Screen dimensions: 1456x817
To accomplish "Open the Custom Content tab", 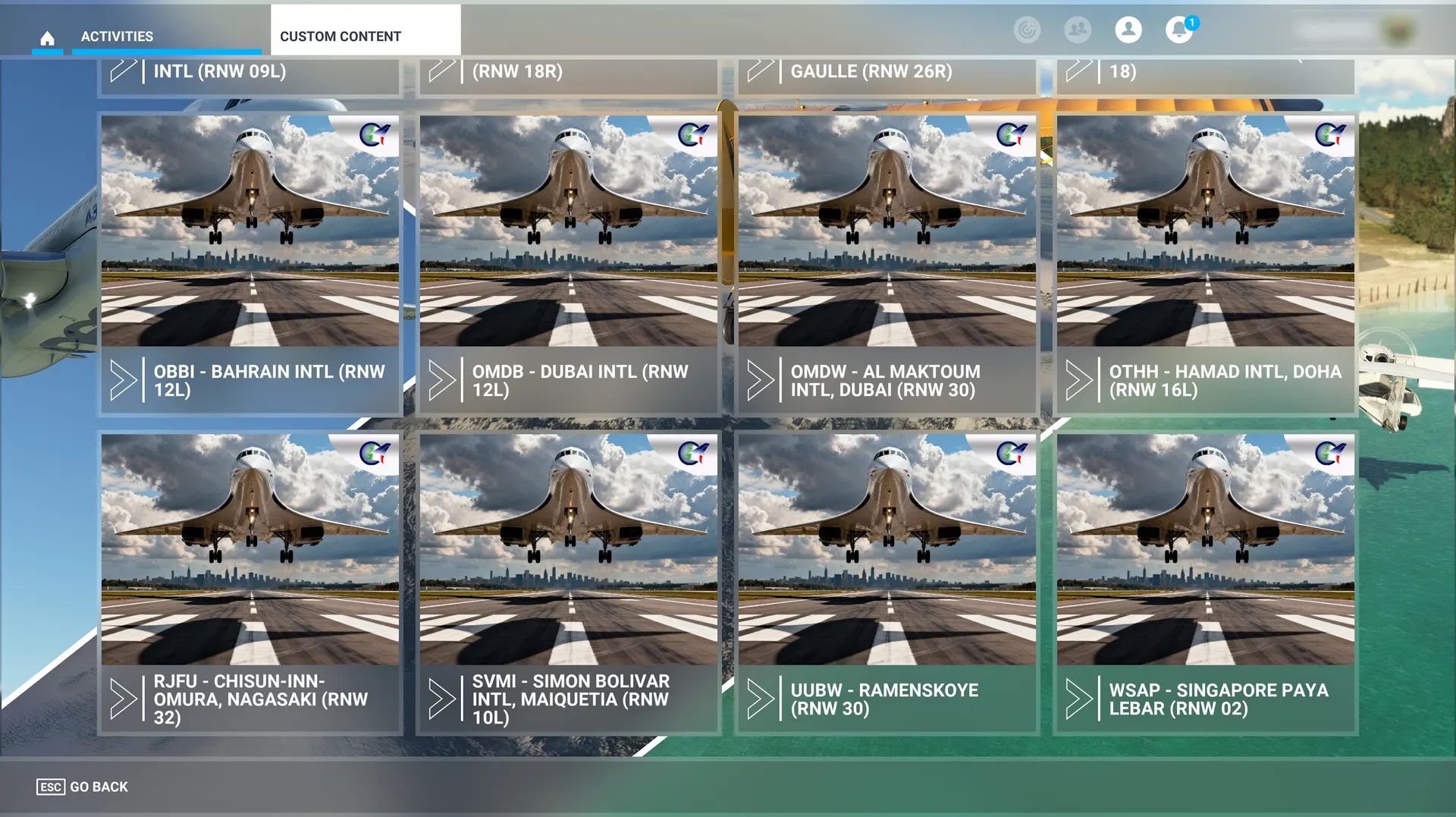I will [341, 36].
